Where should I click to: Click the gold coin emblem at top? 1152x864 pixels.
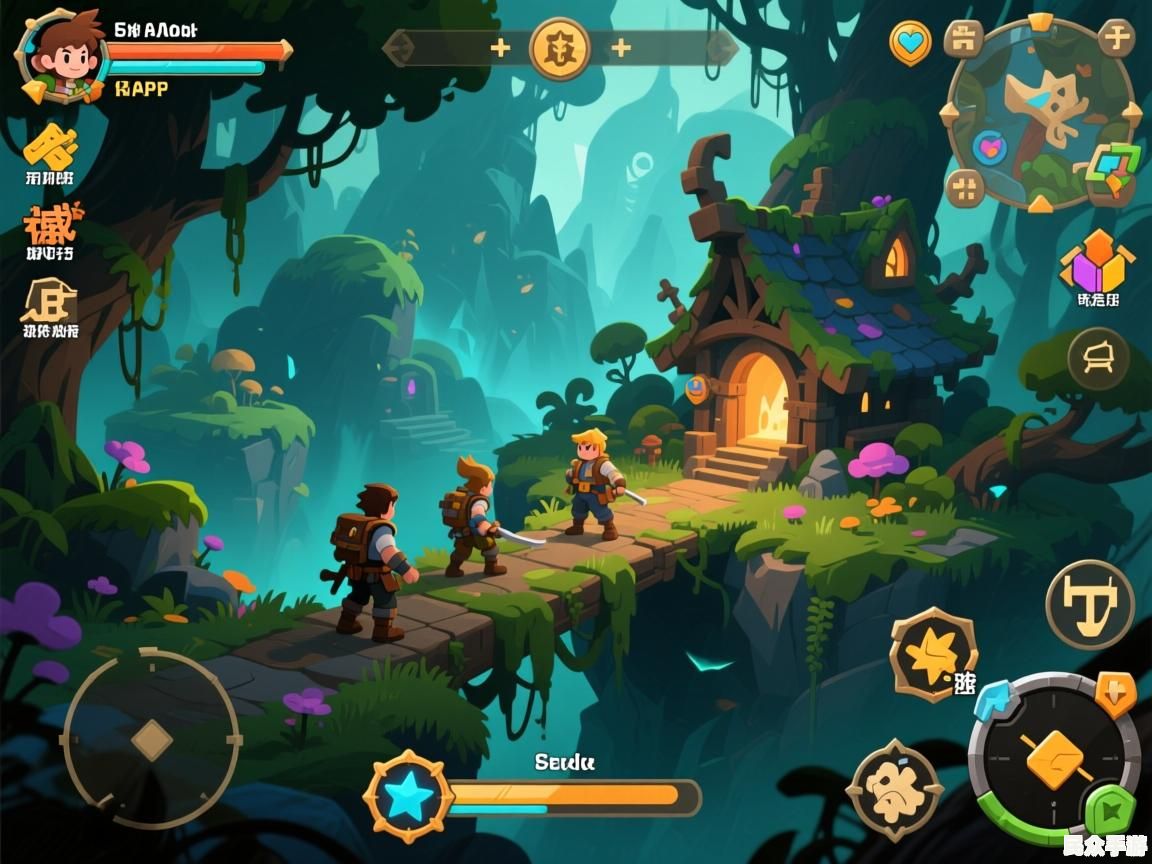point(560,48)
